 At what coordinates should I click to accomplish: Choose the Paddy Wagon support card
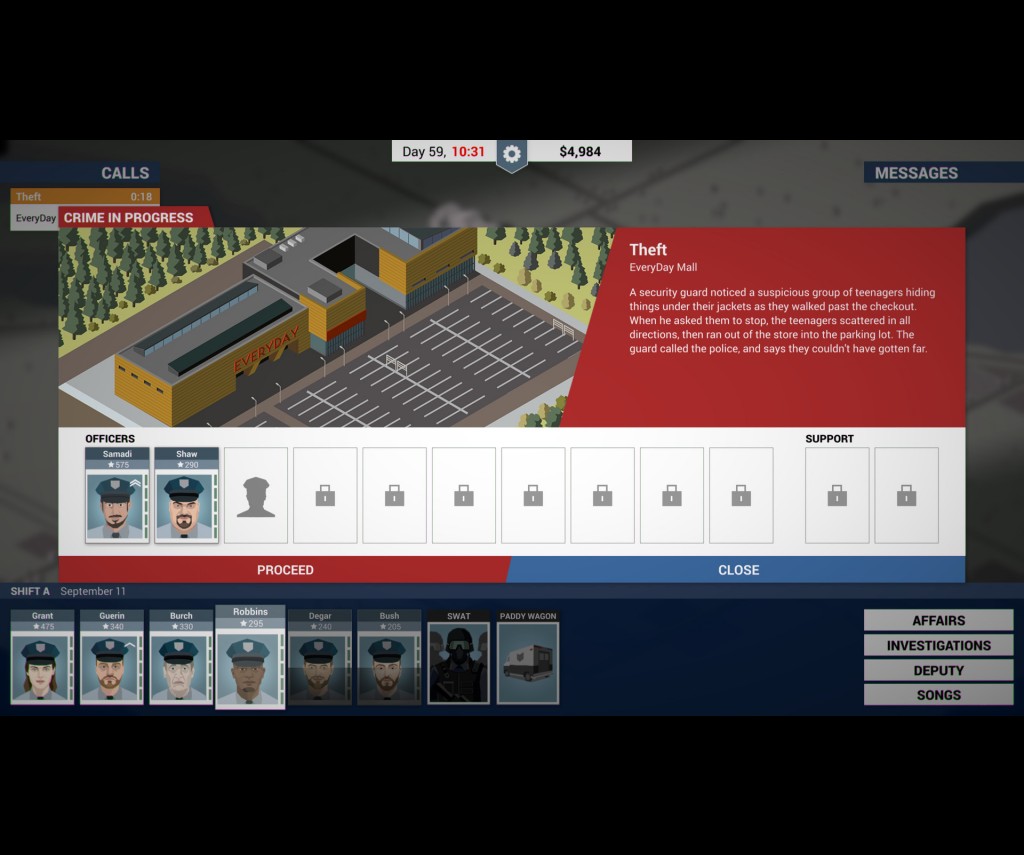pyautogui.click(x=528, y=657)
